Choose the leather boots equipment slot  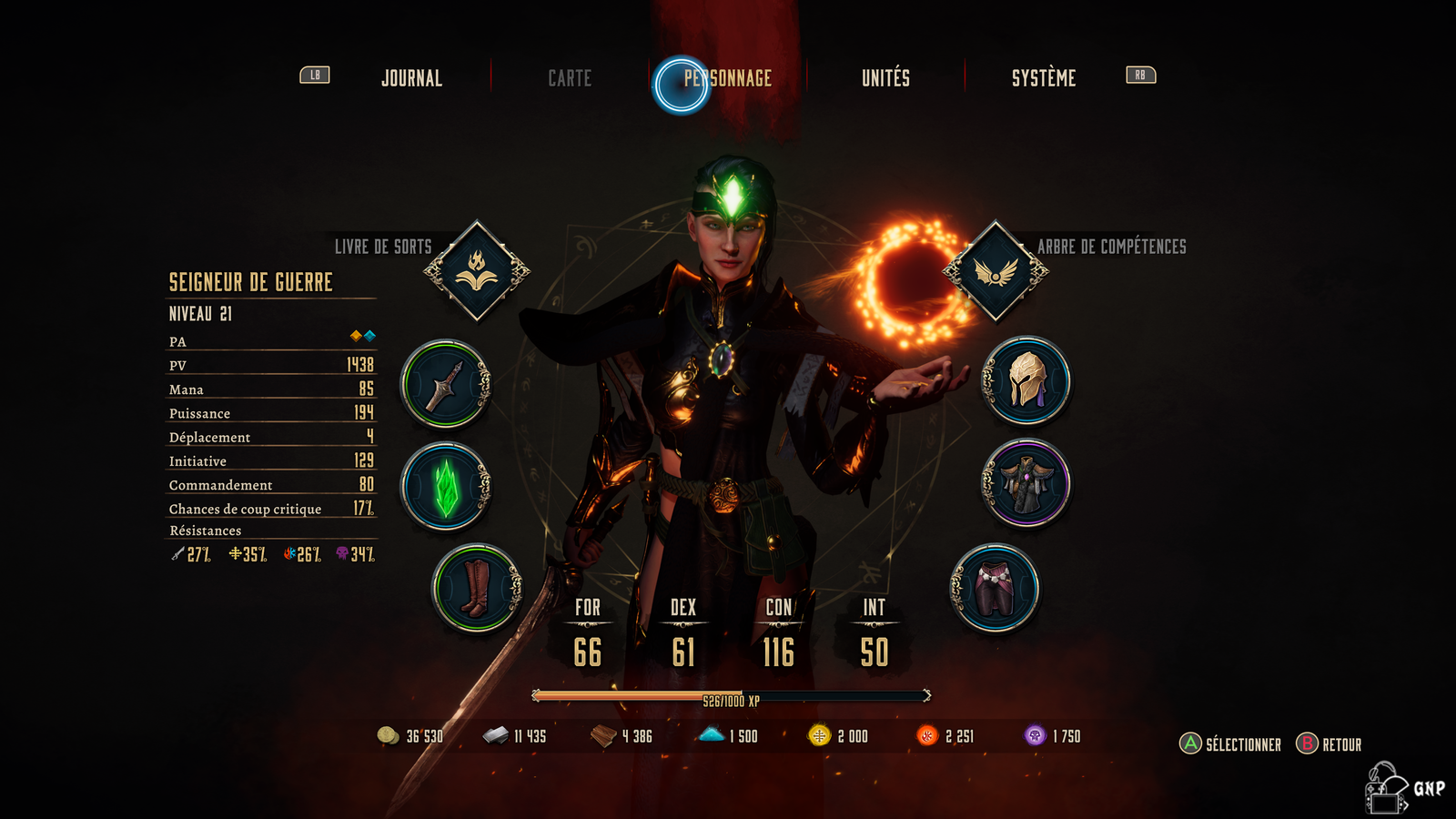[x=477, y=588]
